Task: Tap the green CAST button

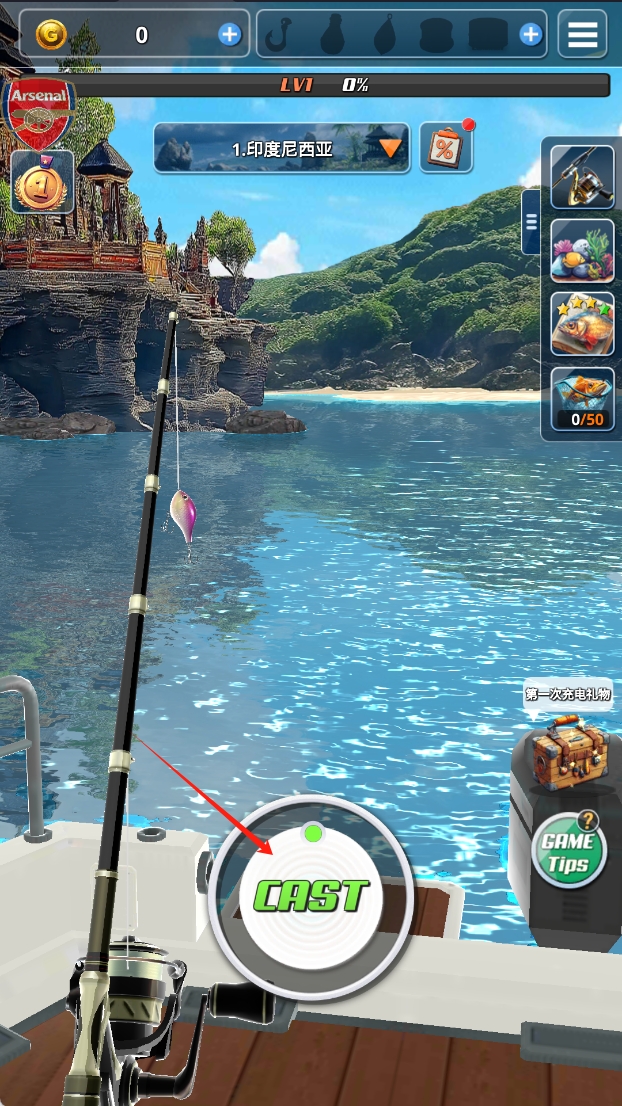Action: [x=311, y=895]
